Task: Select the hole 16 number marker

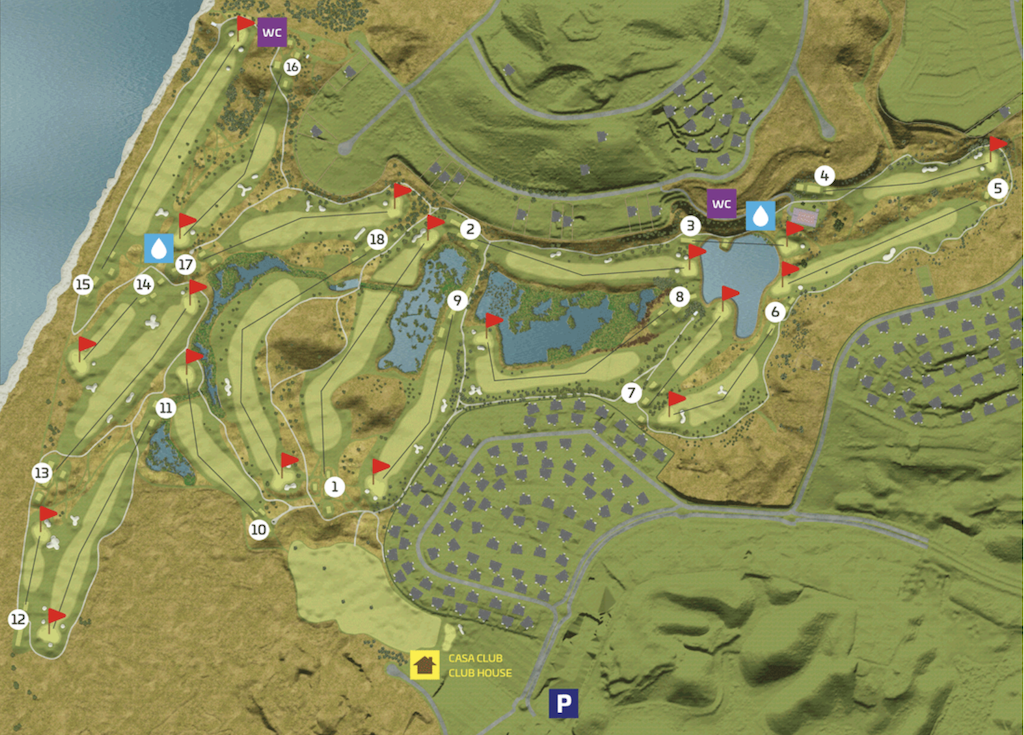Action: [292, 67]
